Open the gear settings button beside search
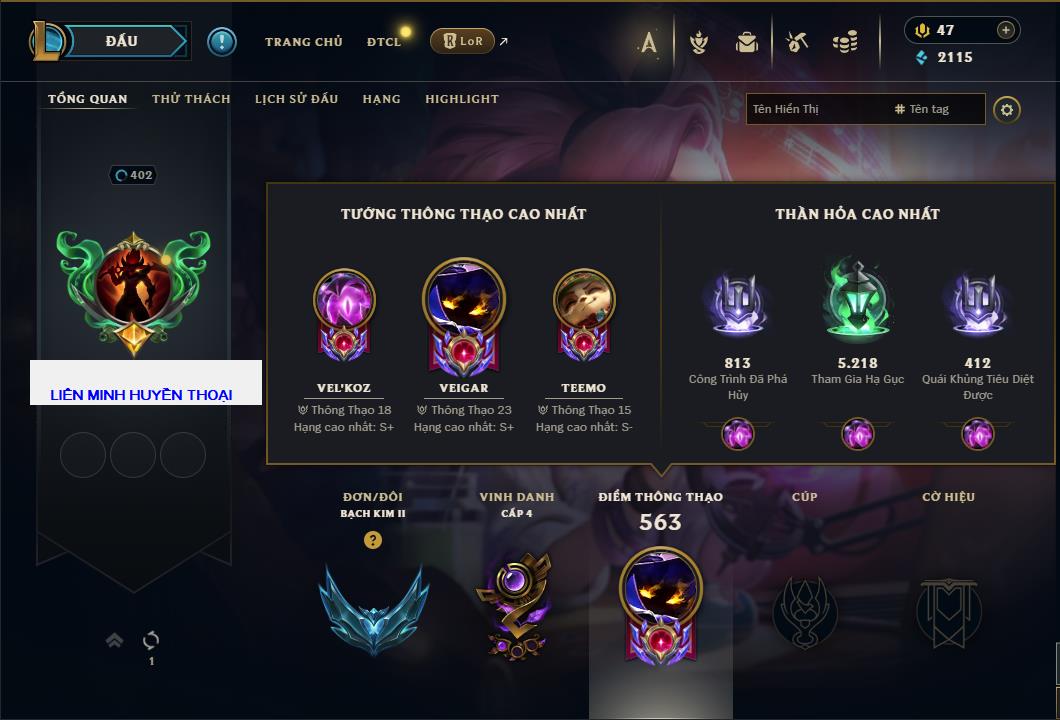Screen dimensions: 1060x720 tap(1007, 109)
